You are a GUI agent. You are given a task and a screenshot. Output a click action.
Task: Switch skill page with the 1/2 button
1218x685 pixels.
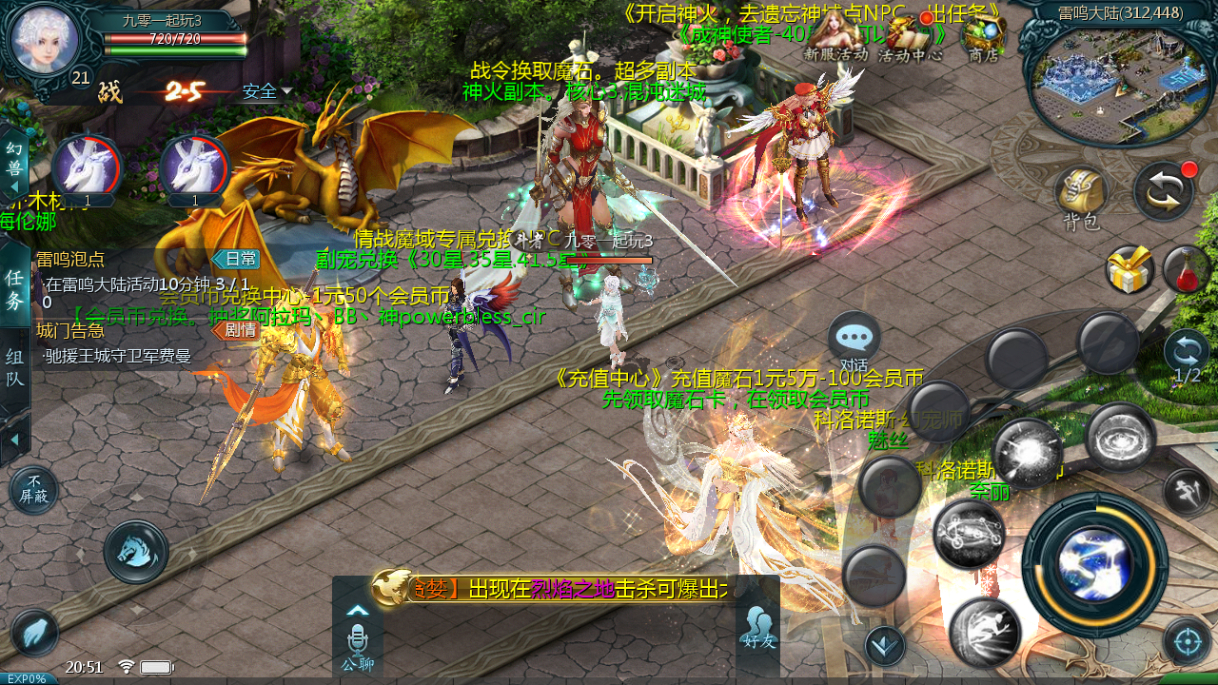tap(1187, 355)
